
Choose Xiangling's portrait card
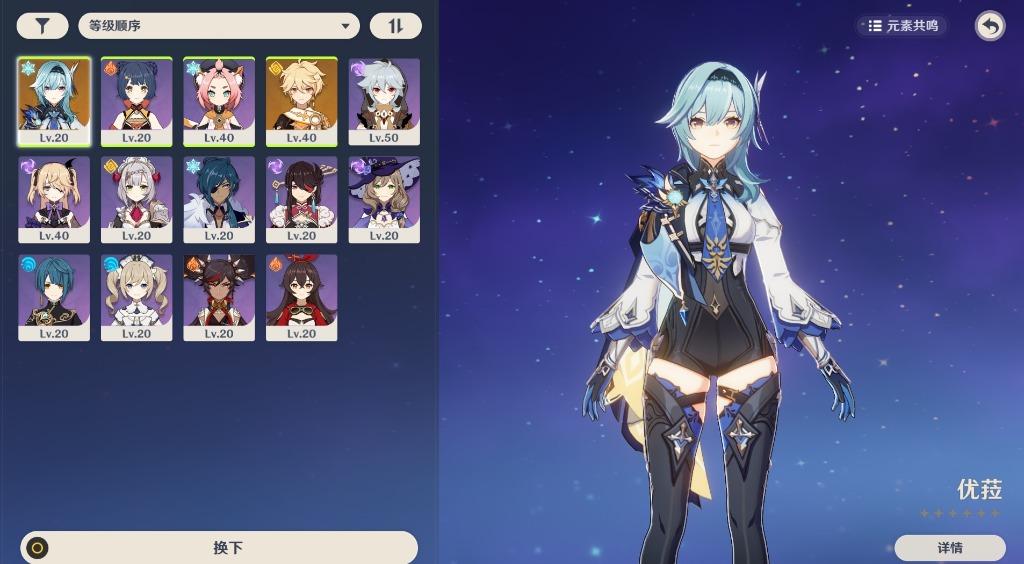click(136, 101)
